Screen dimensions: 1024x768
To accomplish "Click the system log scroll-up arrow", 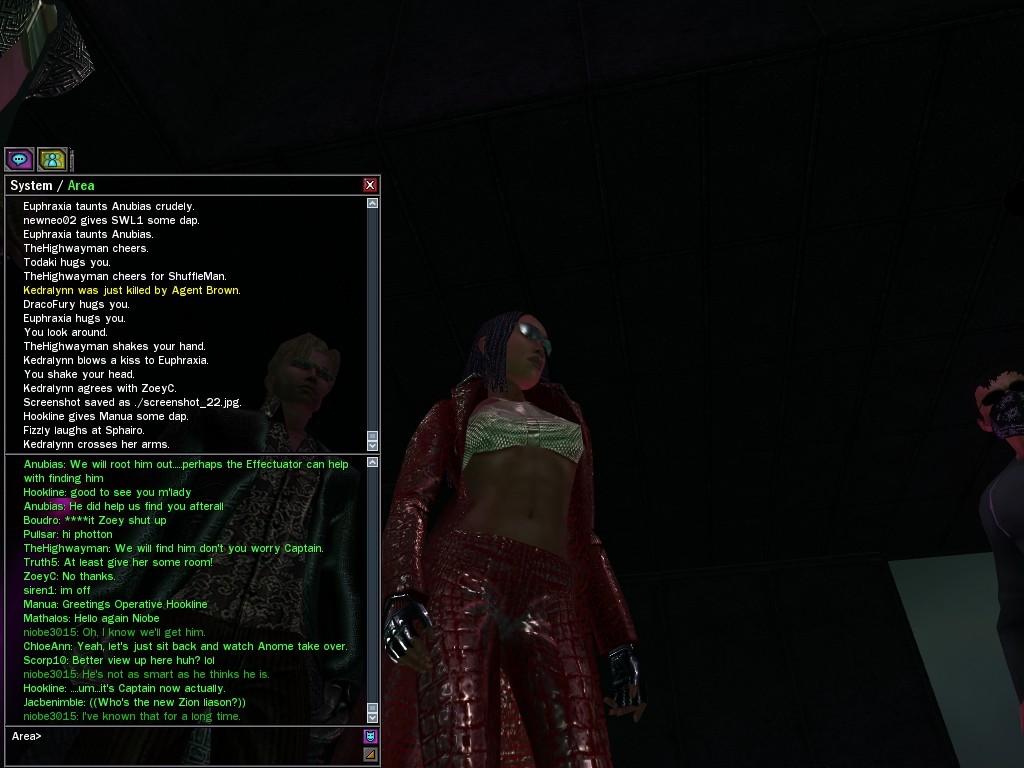I will [x=373, y=203].
